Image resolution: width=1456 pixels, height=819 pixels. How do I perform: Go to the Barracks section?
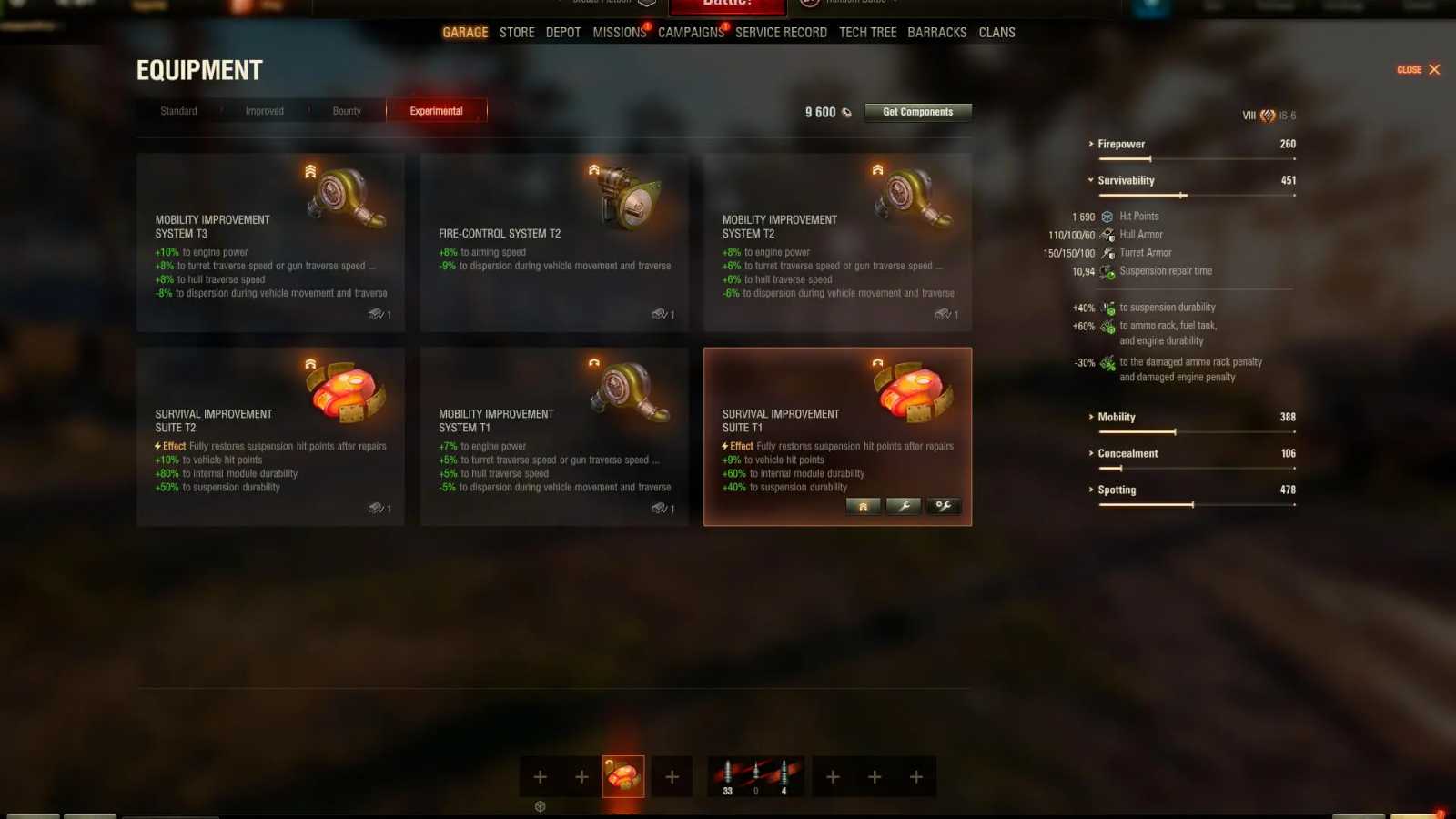(937, 32)
